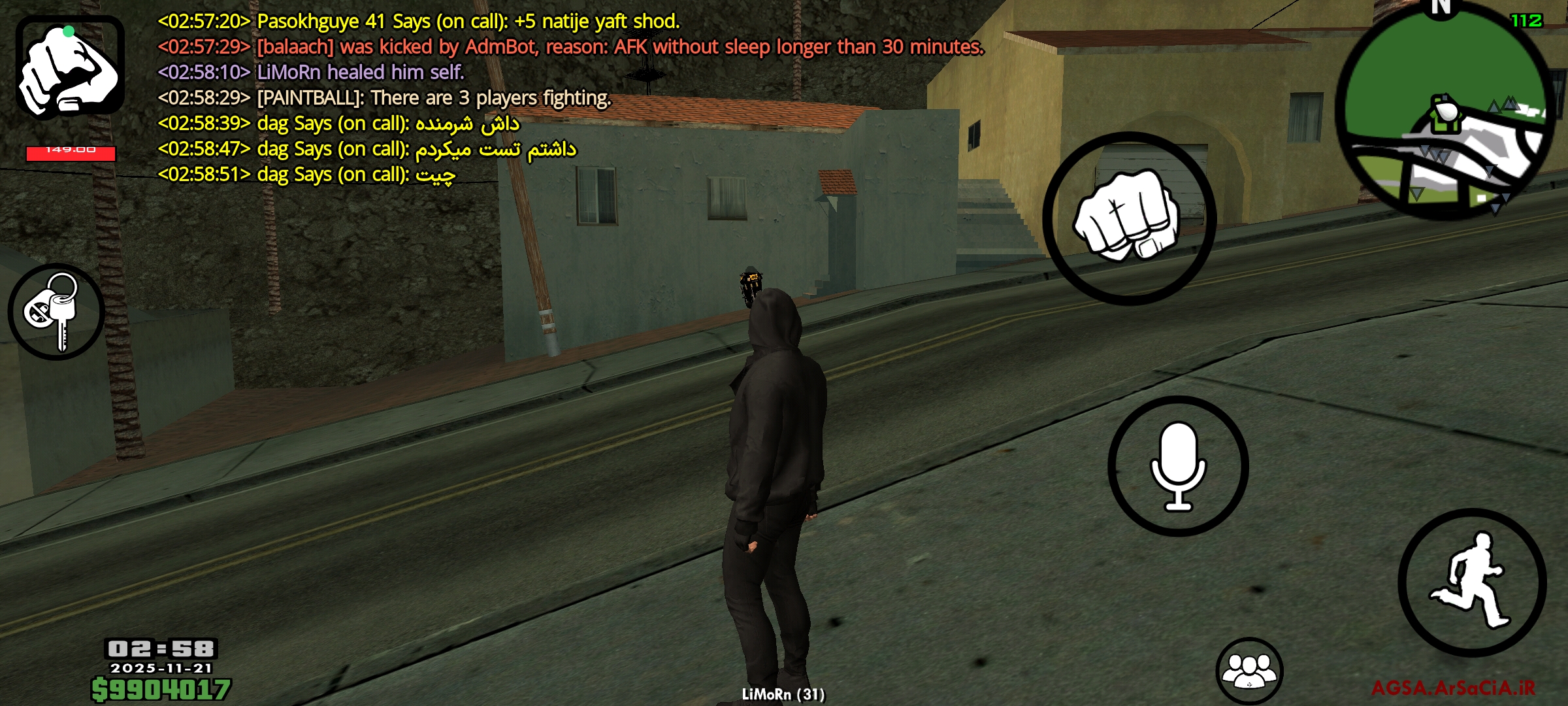This screenshot has height=706, width=1568.
Task: Tap the sprint running-man button
Action: [x=1472, y=582]
